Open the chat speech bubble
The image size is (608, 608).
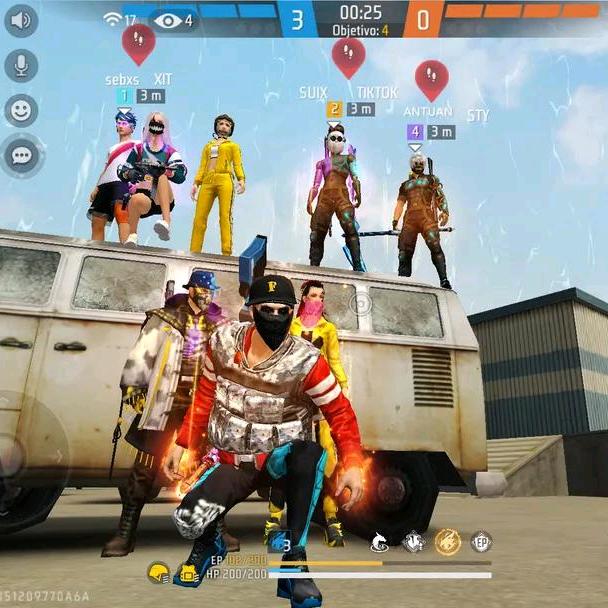pyautogui.click(x=21, y=155)
